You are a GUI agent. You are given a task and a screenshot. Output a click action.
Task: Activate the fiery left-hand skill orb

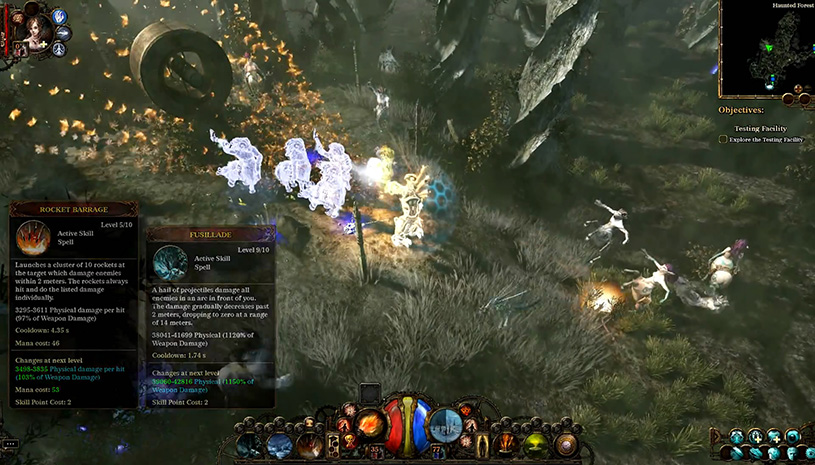(370, 424)
